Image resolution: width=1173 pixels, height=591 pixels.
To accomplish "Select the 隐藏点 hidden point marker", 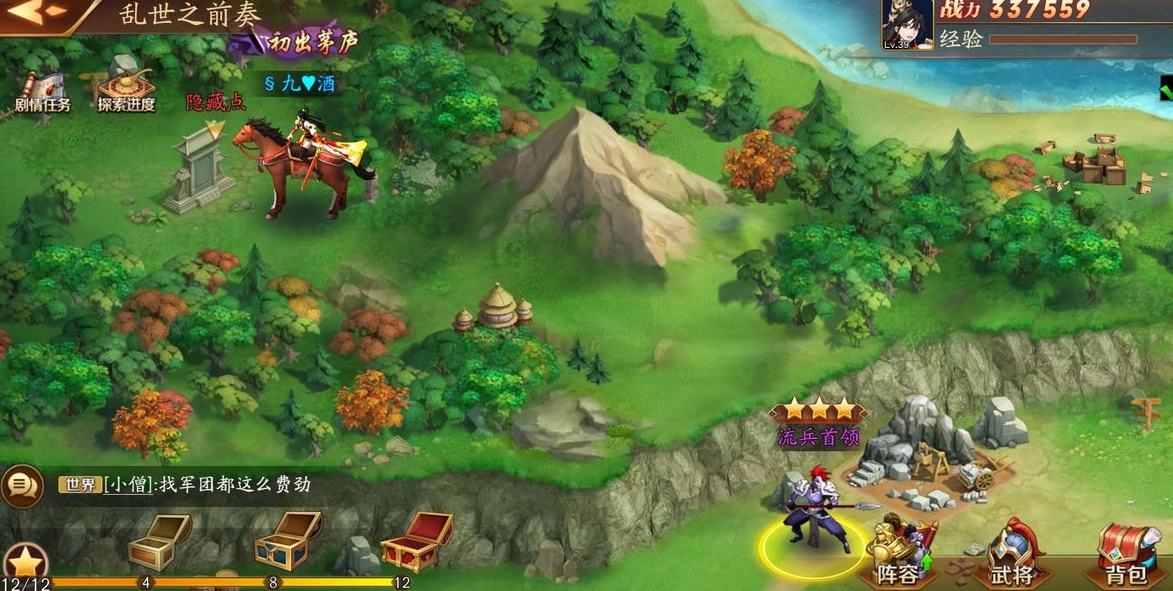I will click(x=201, y=168).
